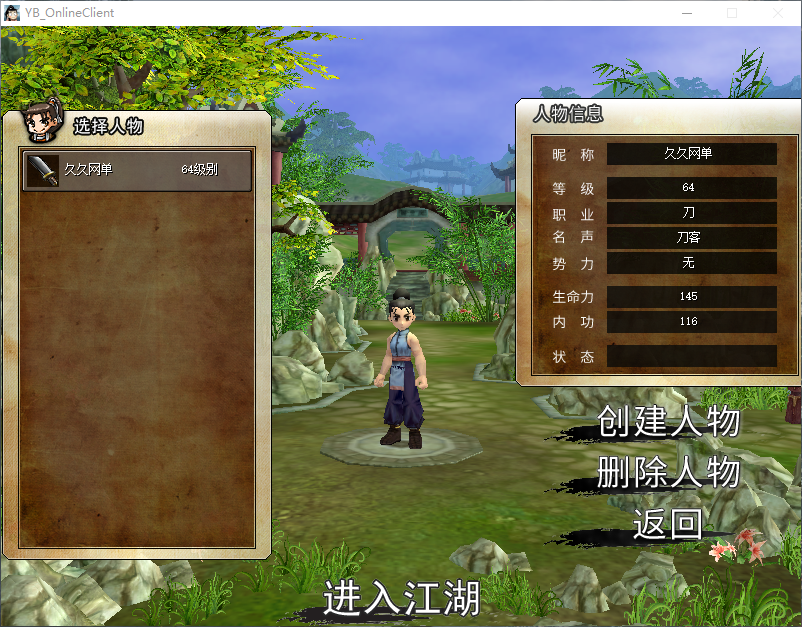Go back with the 返回 button
Image resolution: width=802 pixels, height=627 pixels.
coord(667,523)
